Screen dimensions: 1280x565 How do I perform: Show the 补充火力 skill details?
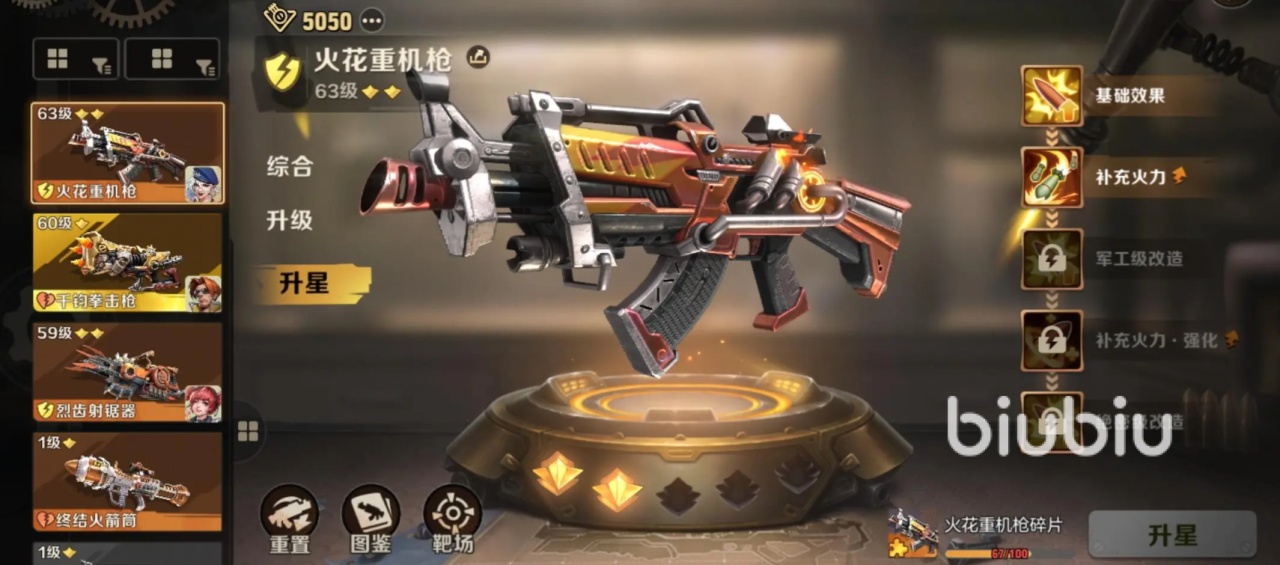[1052, 177]
